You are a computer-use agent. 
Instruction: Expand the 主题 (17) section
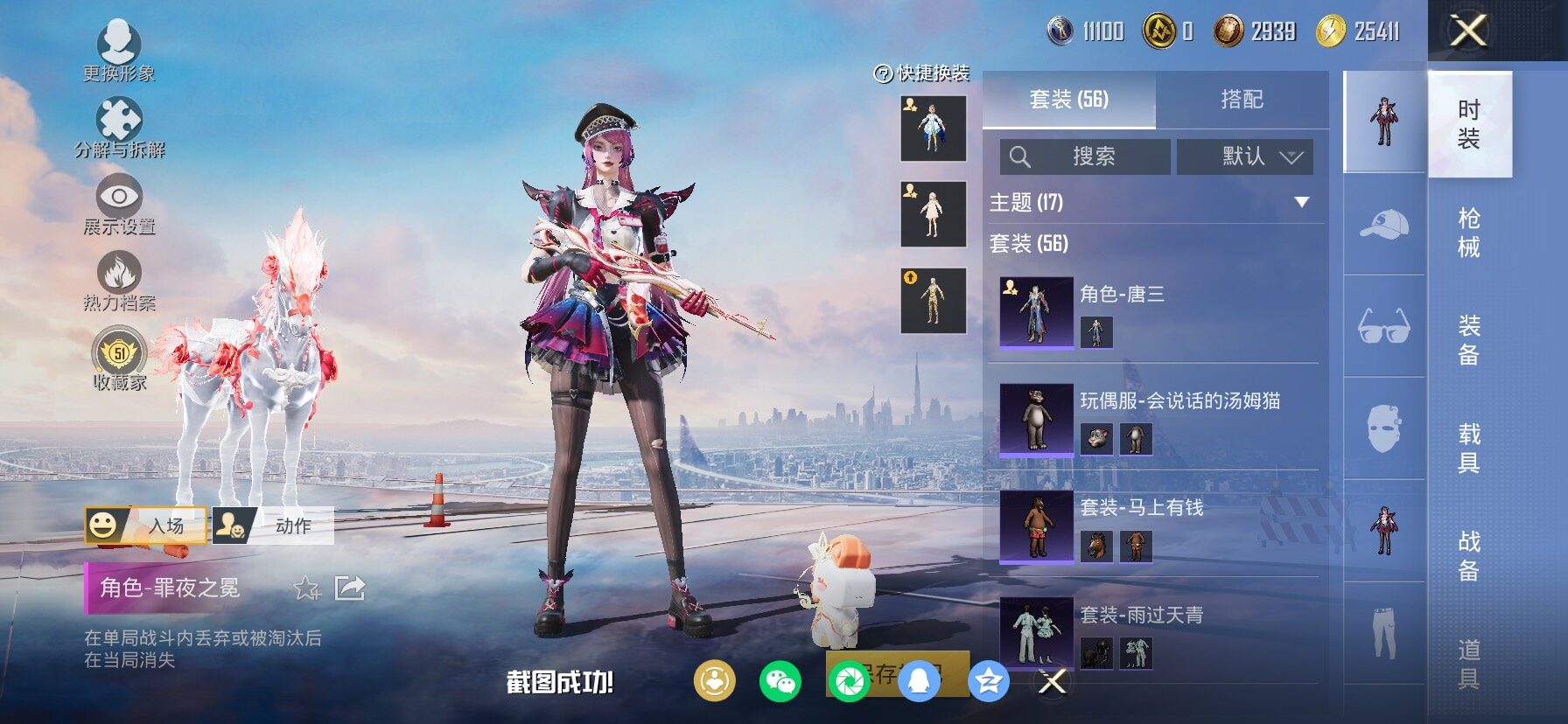(x=1301, y=203)
